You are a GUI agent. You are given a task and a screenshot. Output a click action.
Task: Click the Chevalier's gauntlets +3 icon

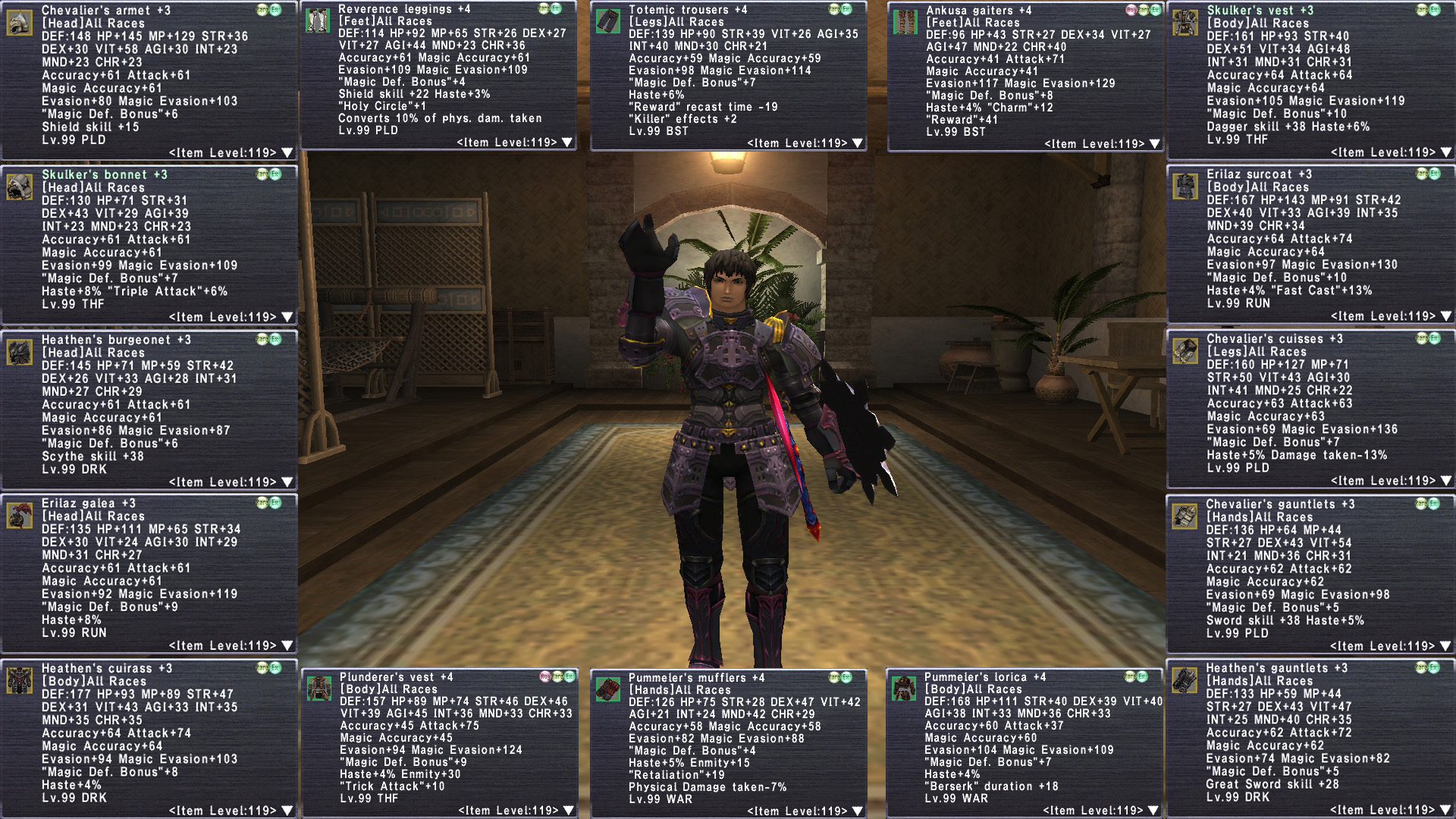click(x=1185, y=516)
